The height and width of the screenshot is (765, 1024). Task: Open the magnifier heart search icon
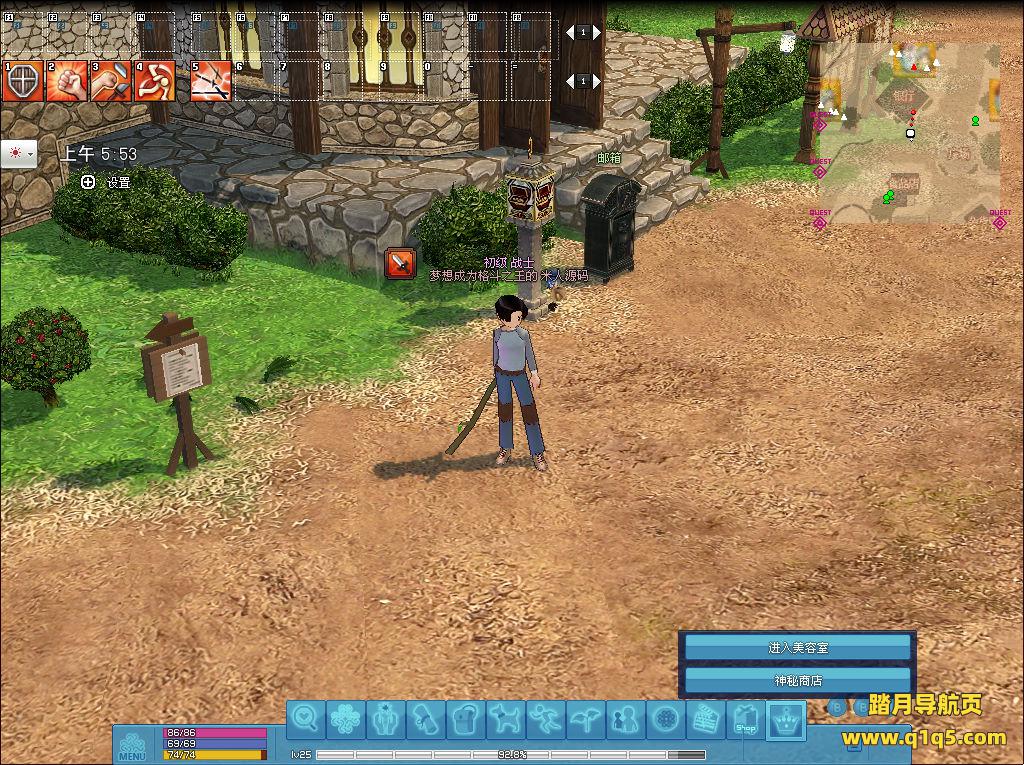click(x=307, y=719)
